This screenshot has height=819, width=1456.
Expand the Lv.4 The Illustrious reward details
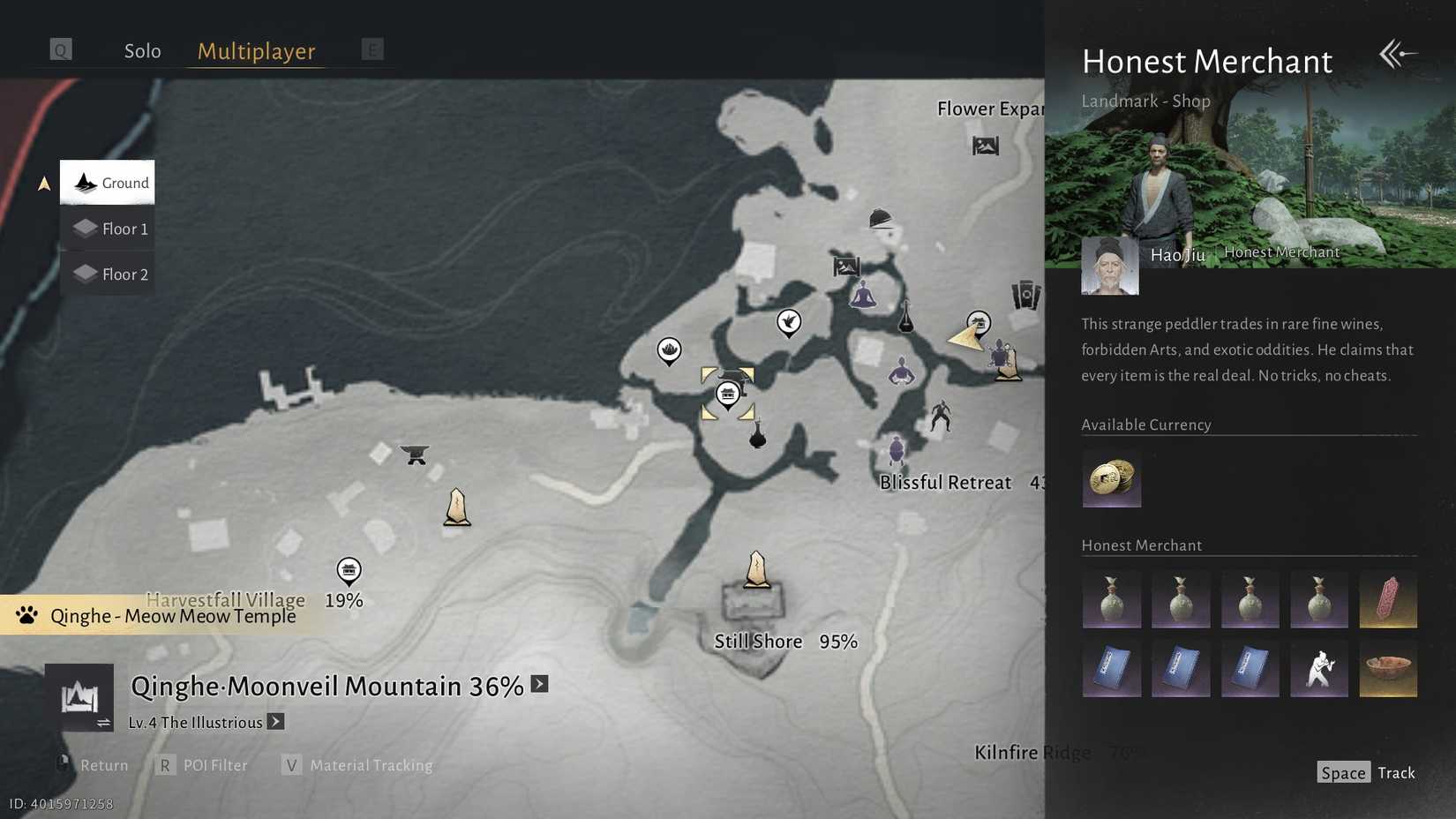coord(275,722)
